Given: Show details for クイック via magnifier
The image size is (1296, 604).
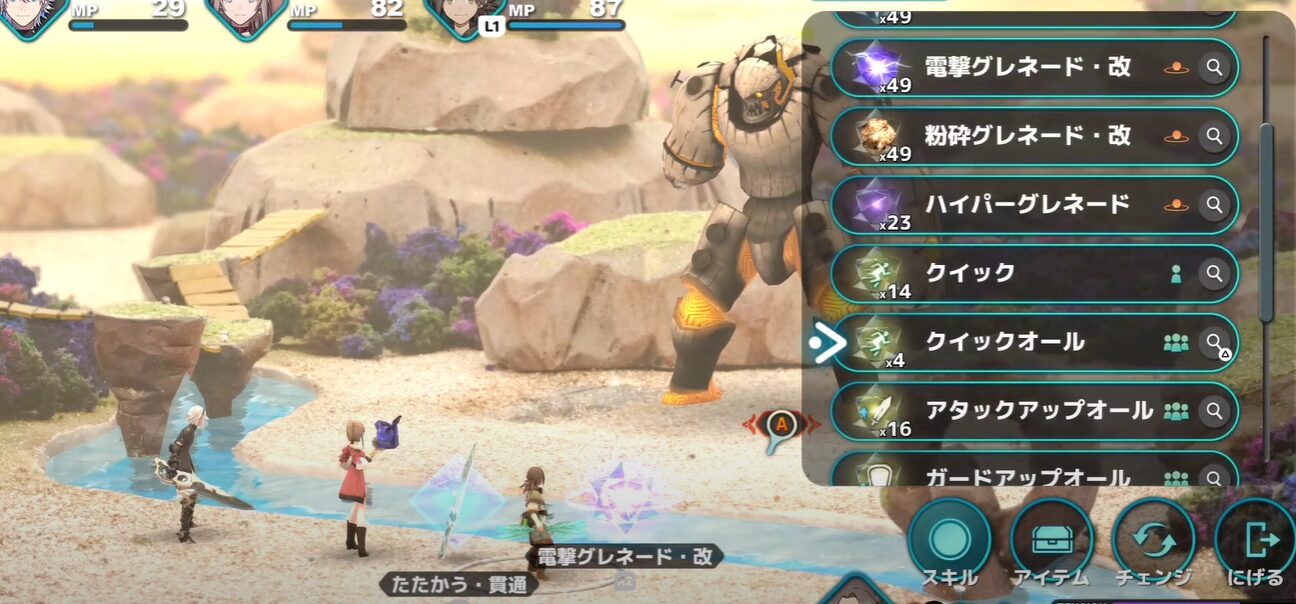Looking at the screenshot, I should tap(1214, 273).
